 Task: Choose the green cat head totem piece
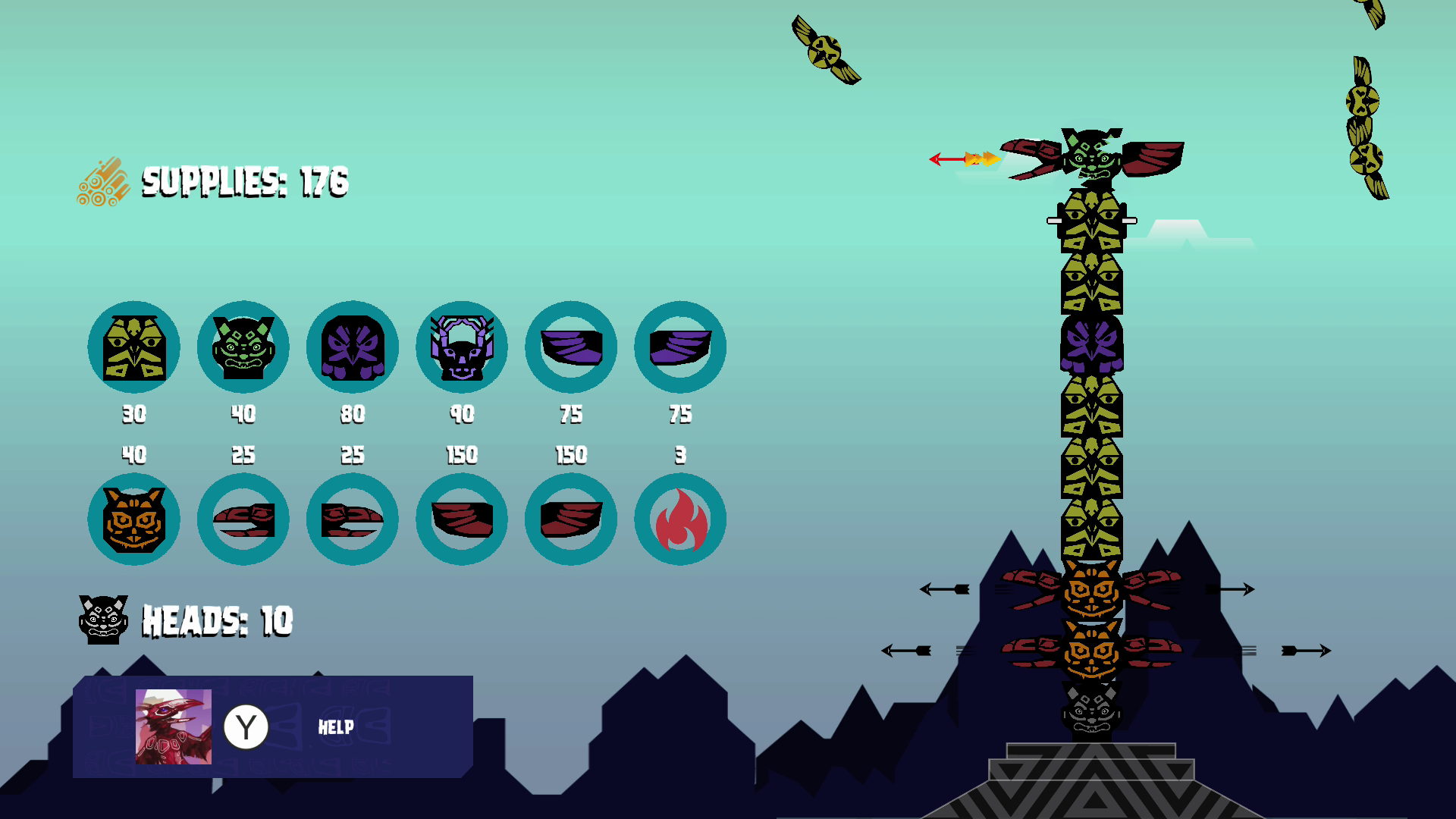click(243, 347)
